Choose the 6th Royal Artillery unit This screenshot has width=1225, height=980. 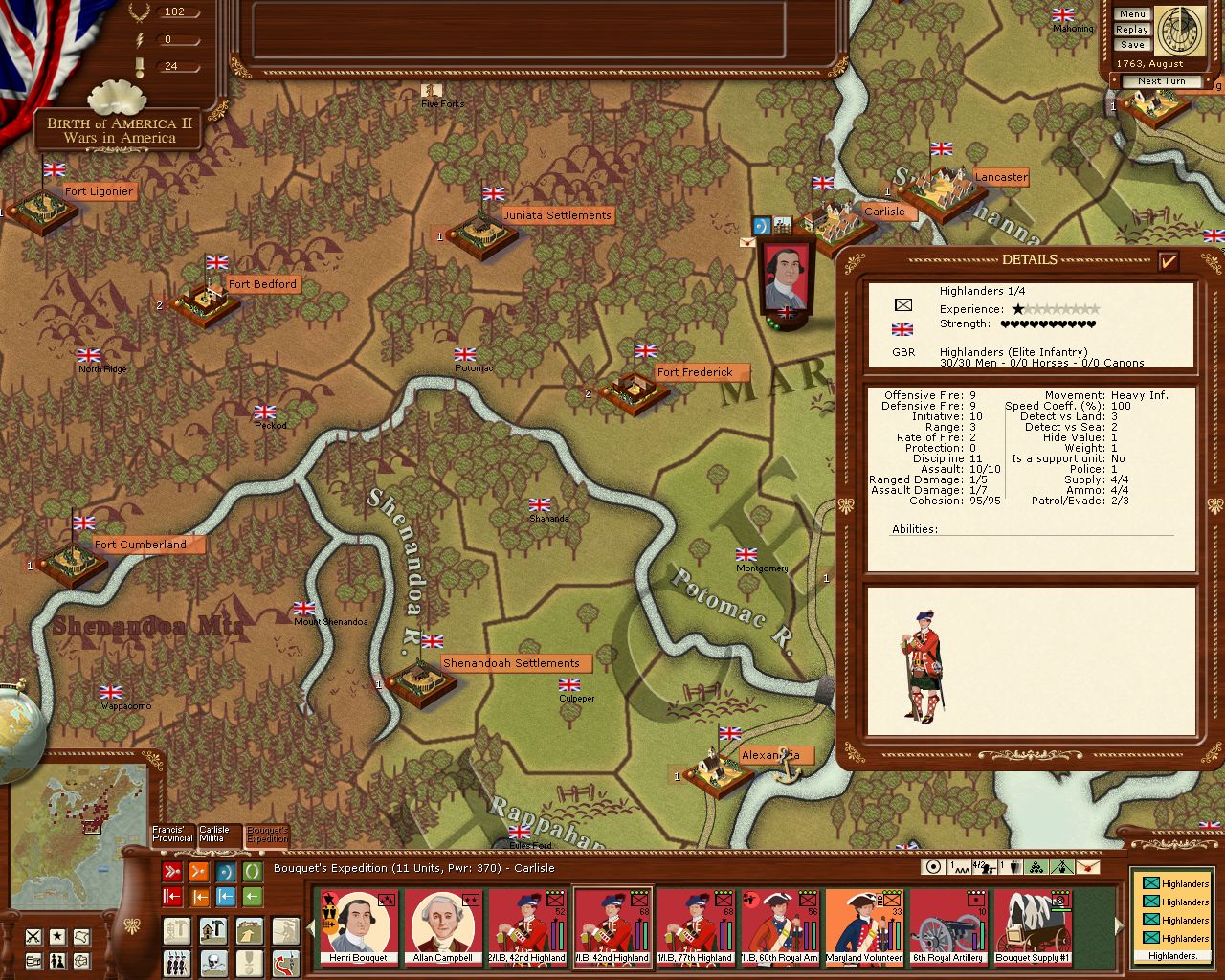coord(947,926)
